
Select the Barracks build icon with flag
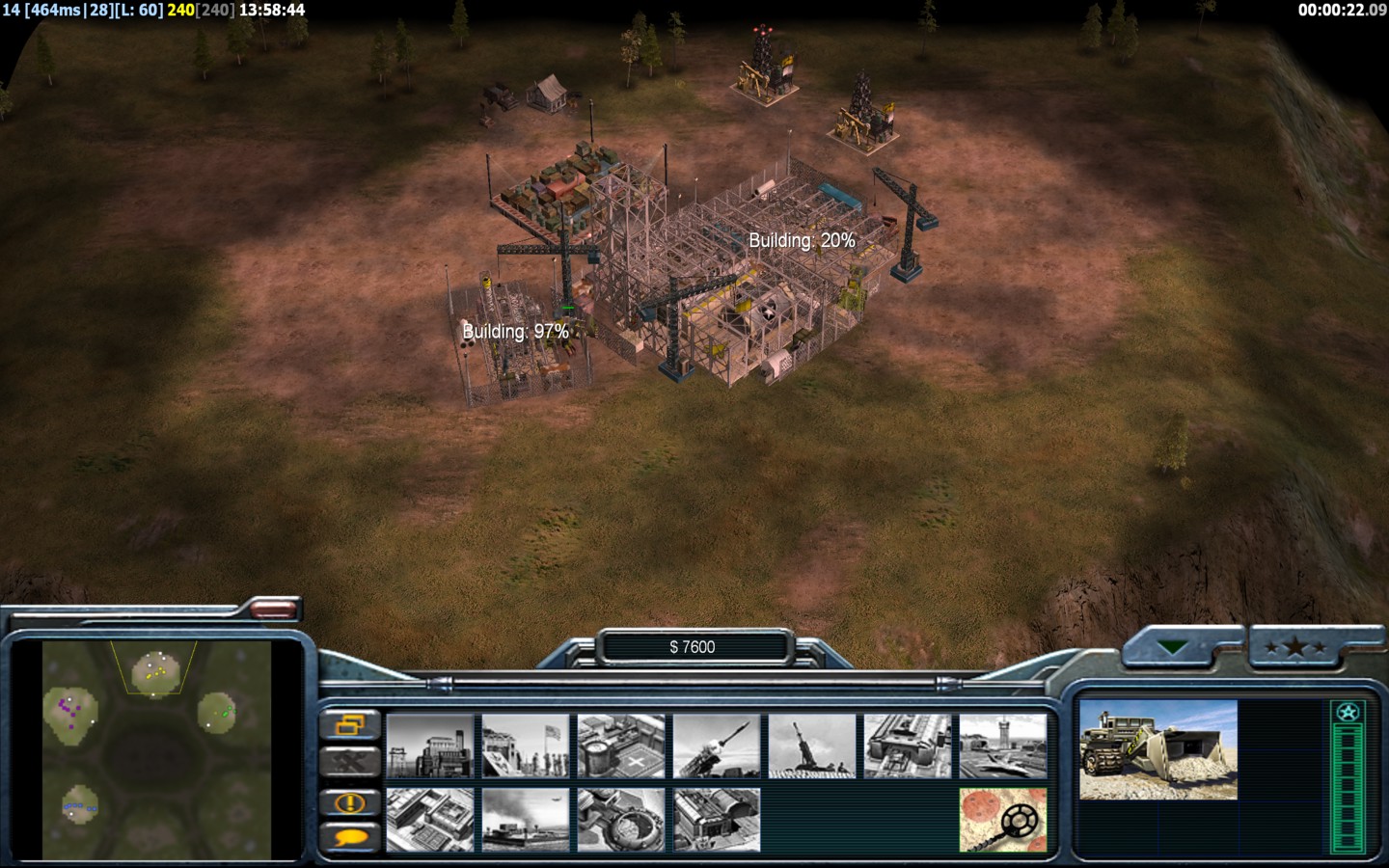pyautogui.click(x=526, y=746)
